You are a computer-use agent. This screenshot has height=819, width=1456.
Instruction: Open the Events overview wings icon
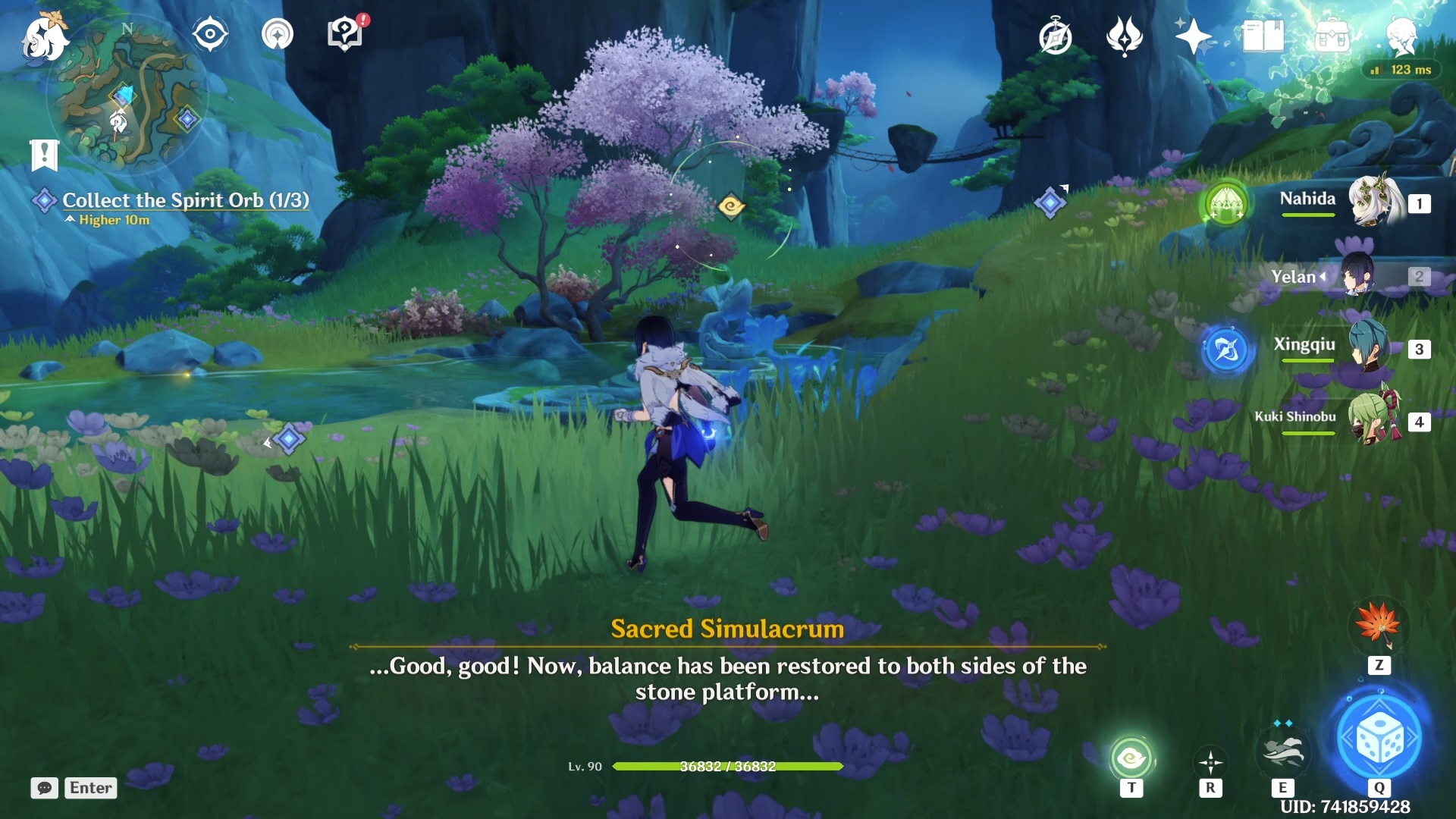(x=1124, y=36)
